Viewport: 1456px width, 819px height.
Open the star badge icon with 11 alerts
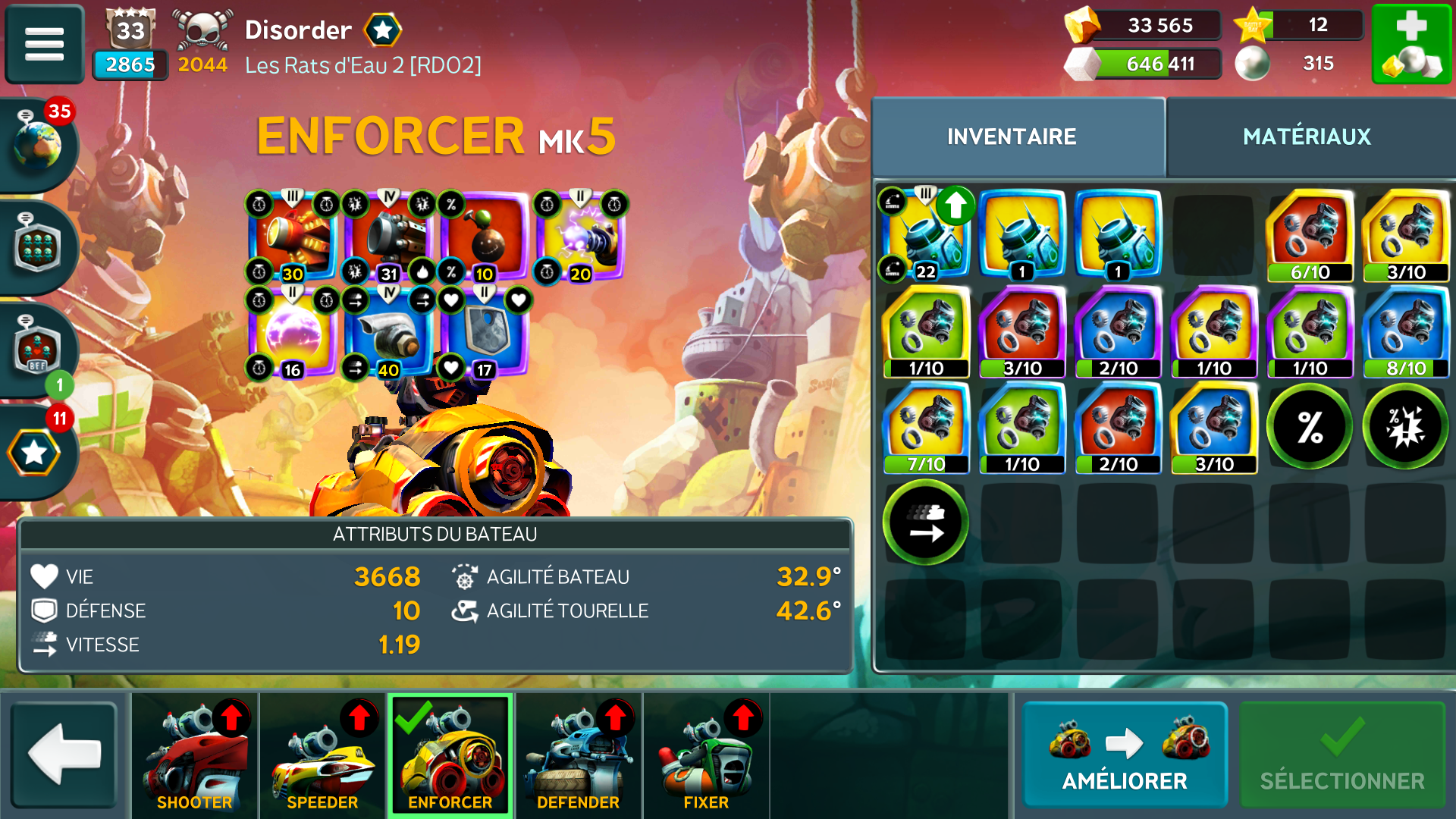click(35, 452)
